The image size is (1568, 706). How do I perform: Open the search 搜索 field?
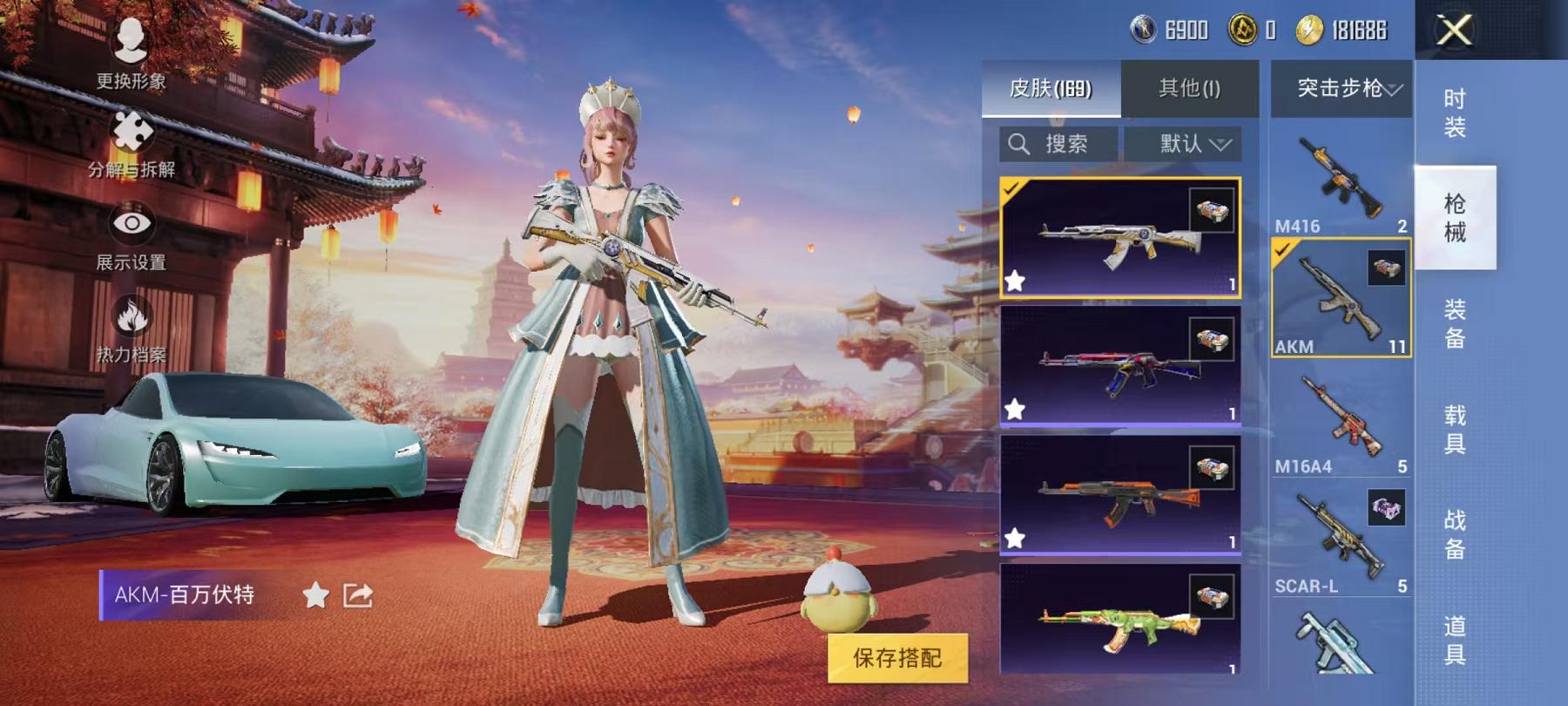pyautogui.click(x=1058, y=144)
